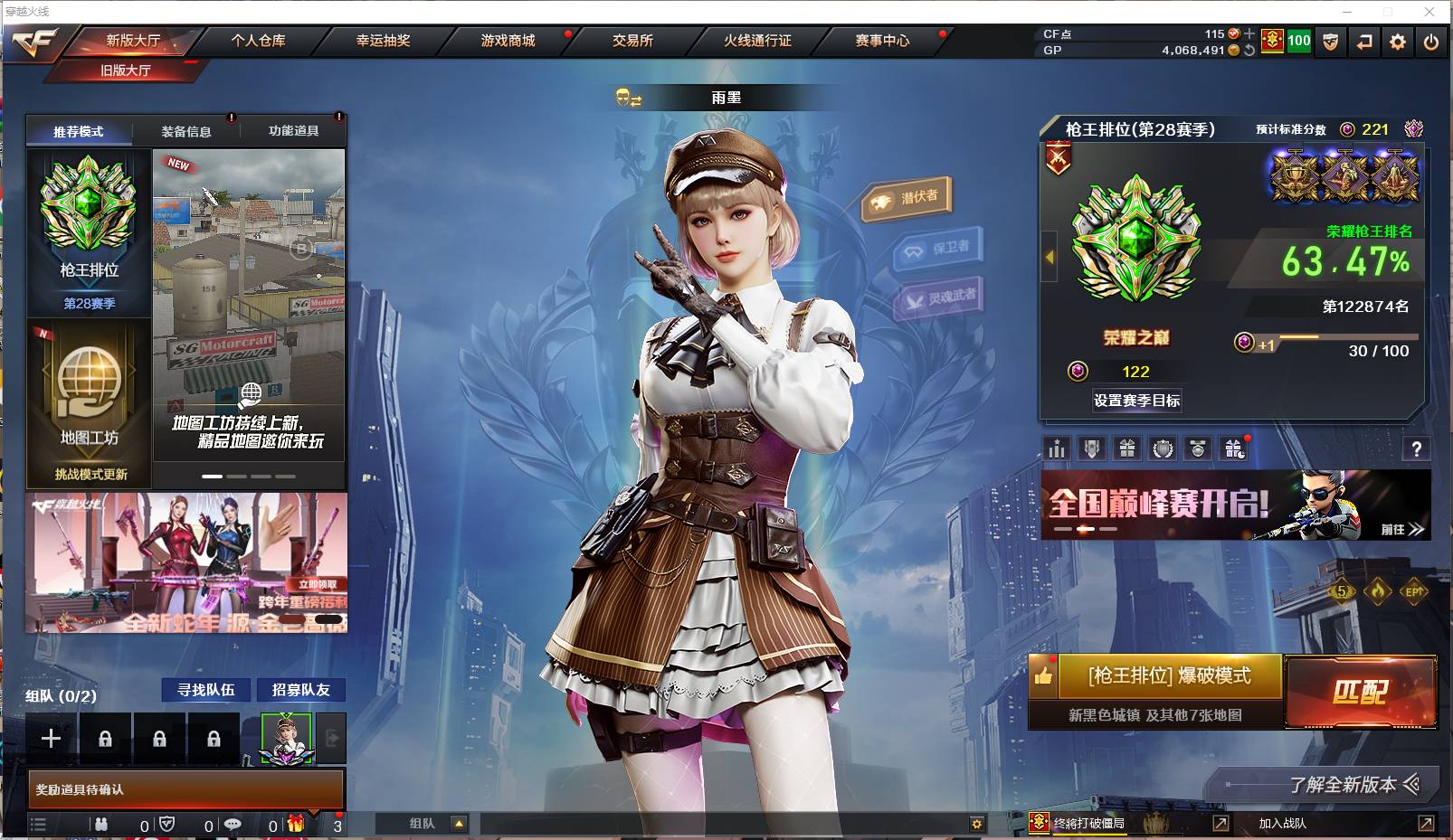Click the settings gear icon at top right
The image size is (1453, 840).
pos(1397,42)
